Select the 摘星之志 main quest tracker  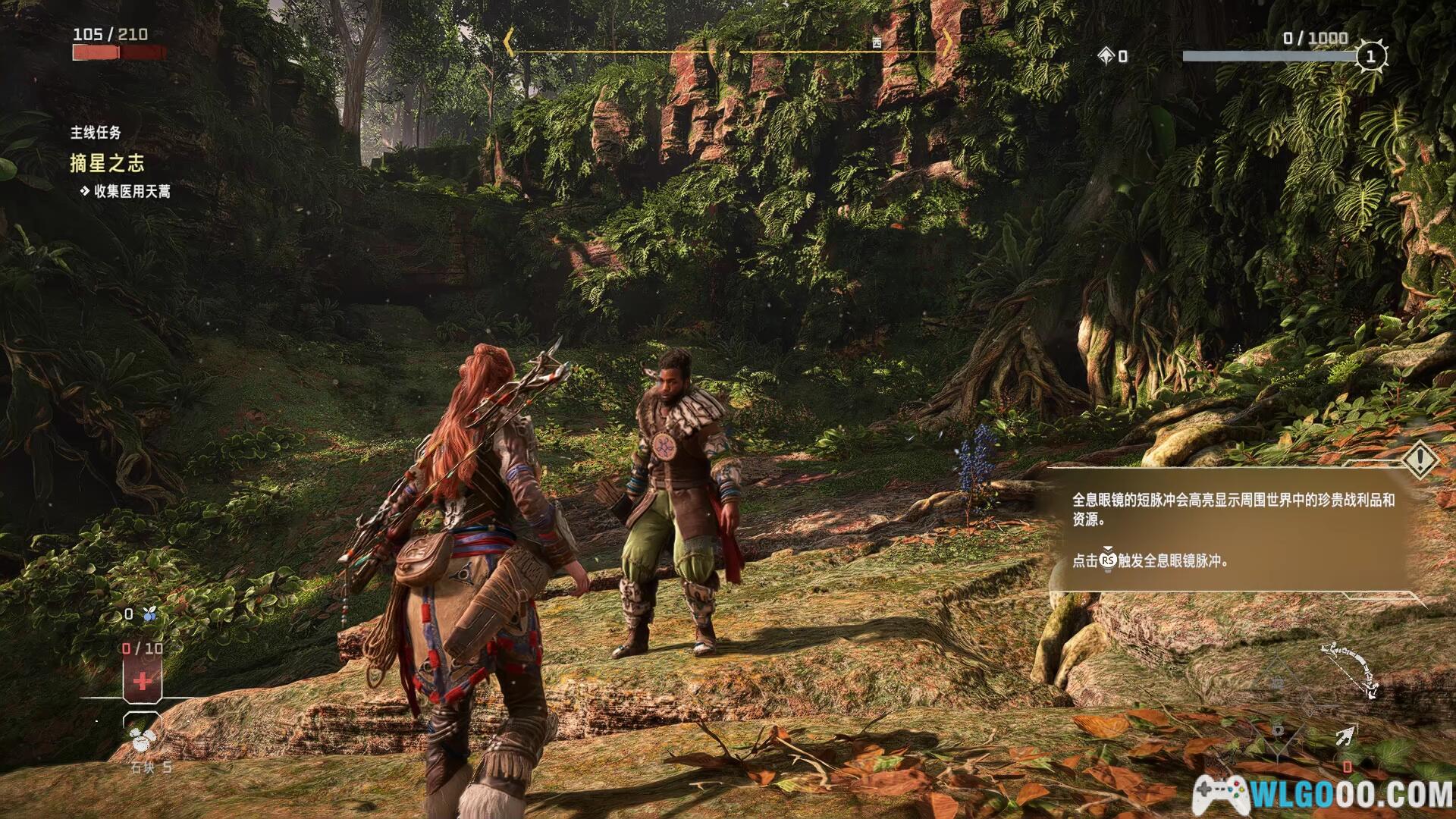(107, 163)
